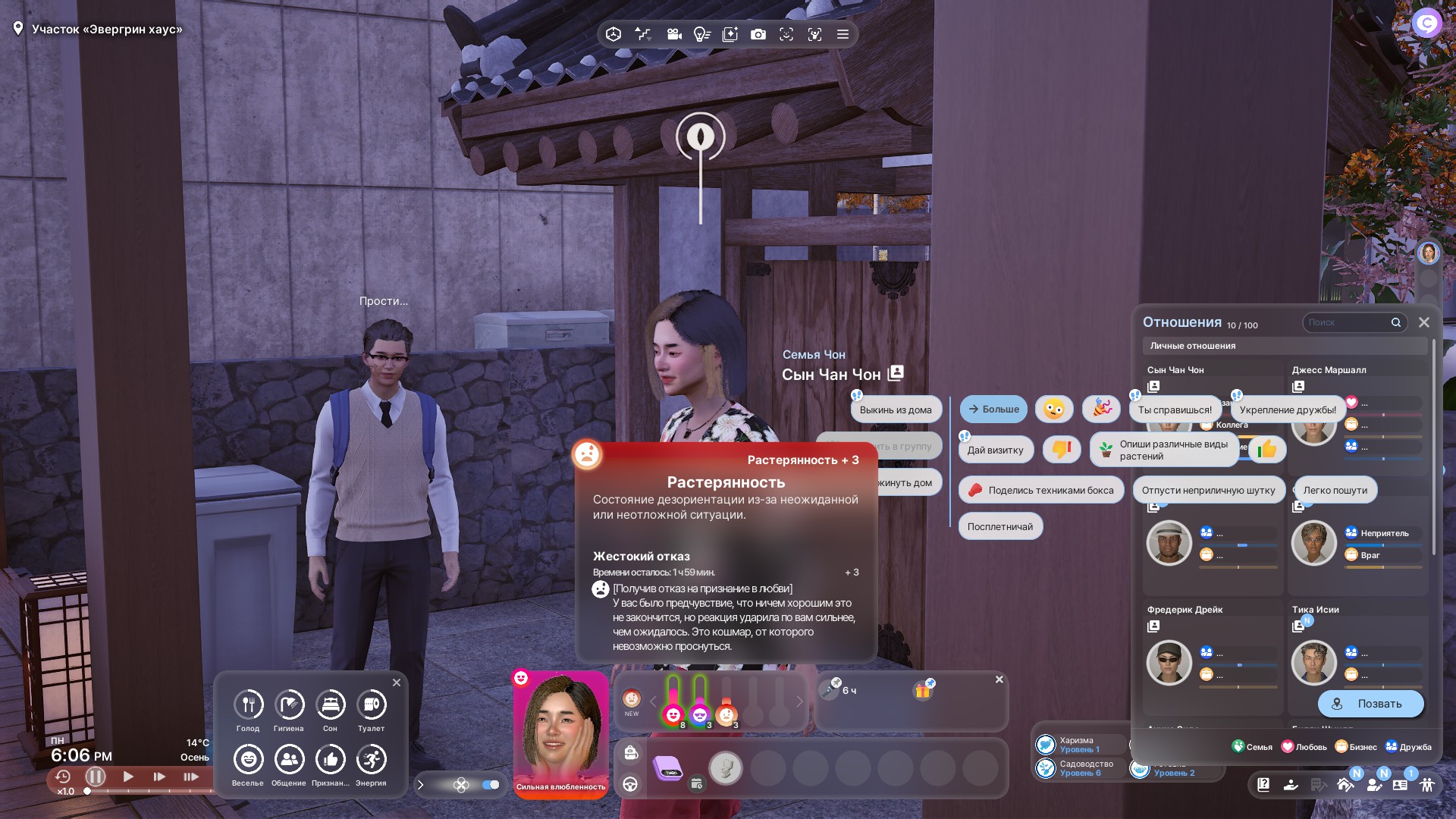The width and height of the screenshot is (1456, 819).
Task: Filter relationships by 'Любовь'
Action: (x=1304, y=747)
